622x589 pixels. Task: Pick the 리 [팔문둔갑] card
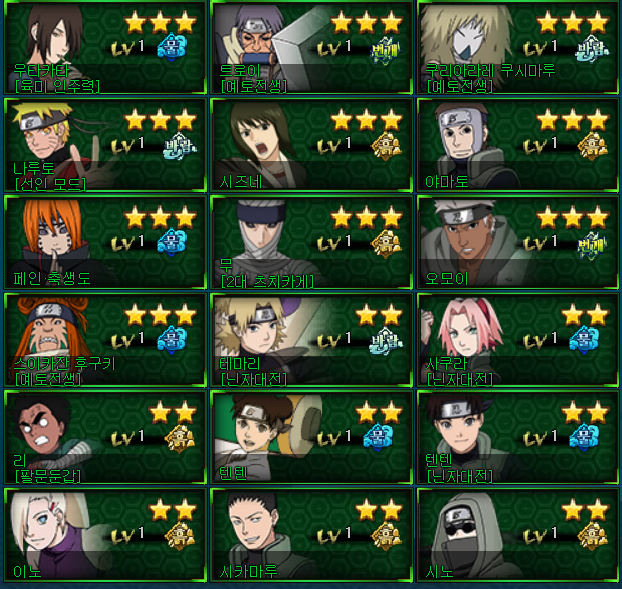click(105, 437)
